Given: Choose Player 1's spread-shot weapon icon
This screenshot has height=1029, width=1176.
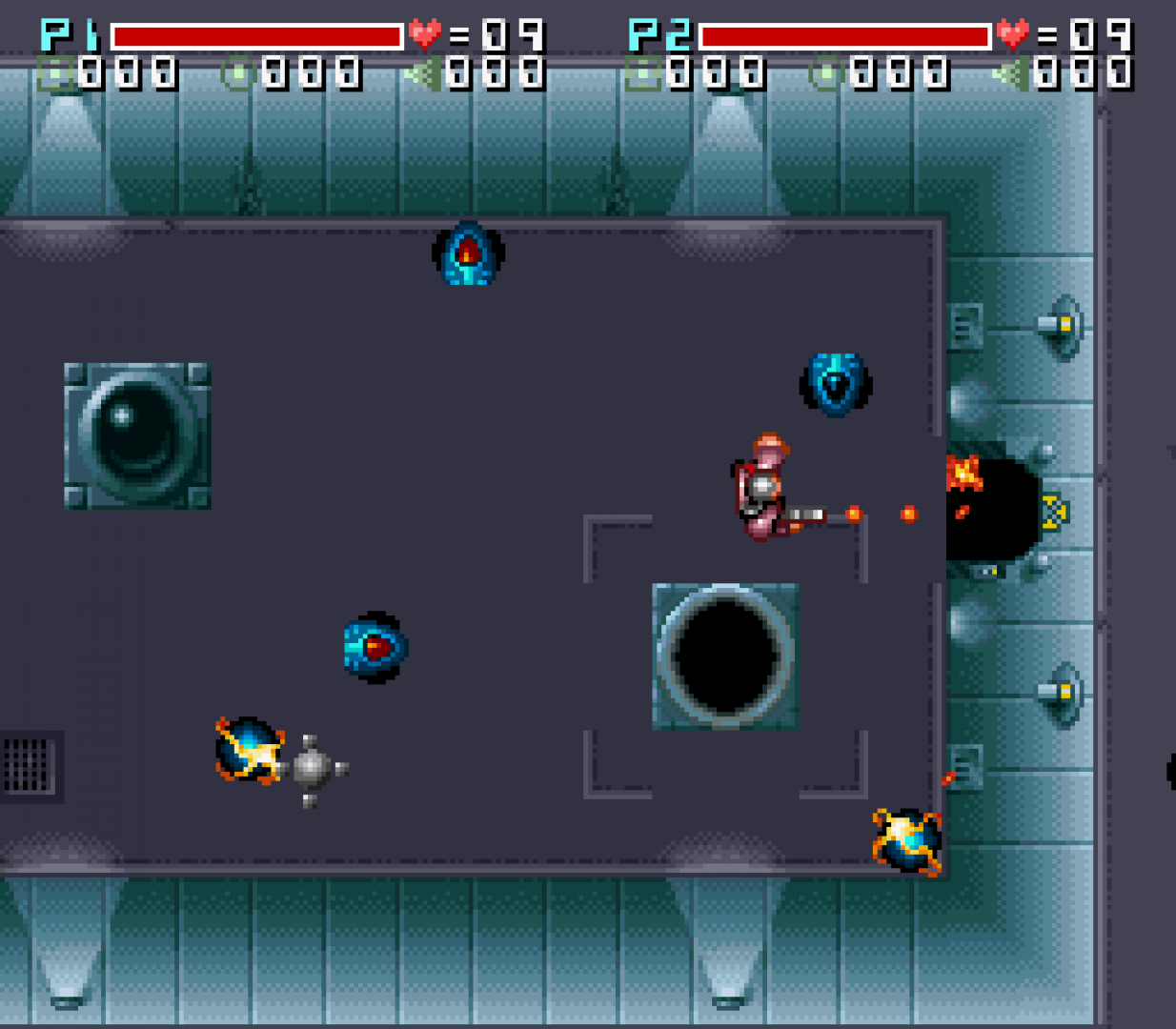Looking at the screenshot, I should point(422,73).
